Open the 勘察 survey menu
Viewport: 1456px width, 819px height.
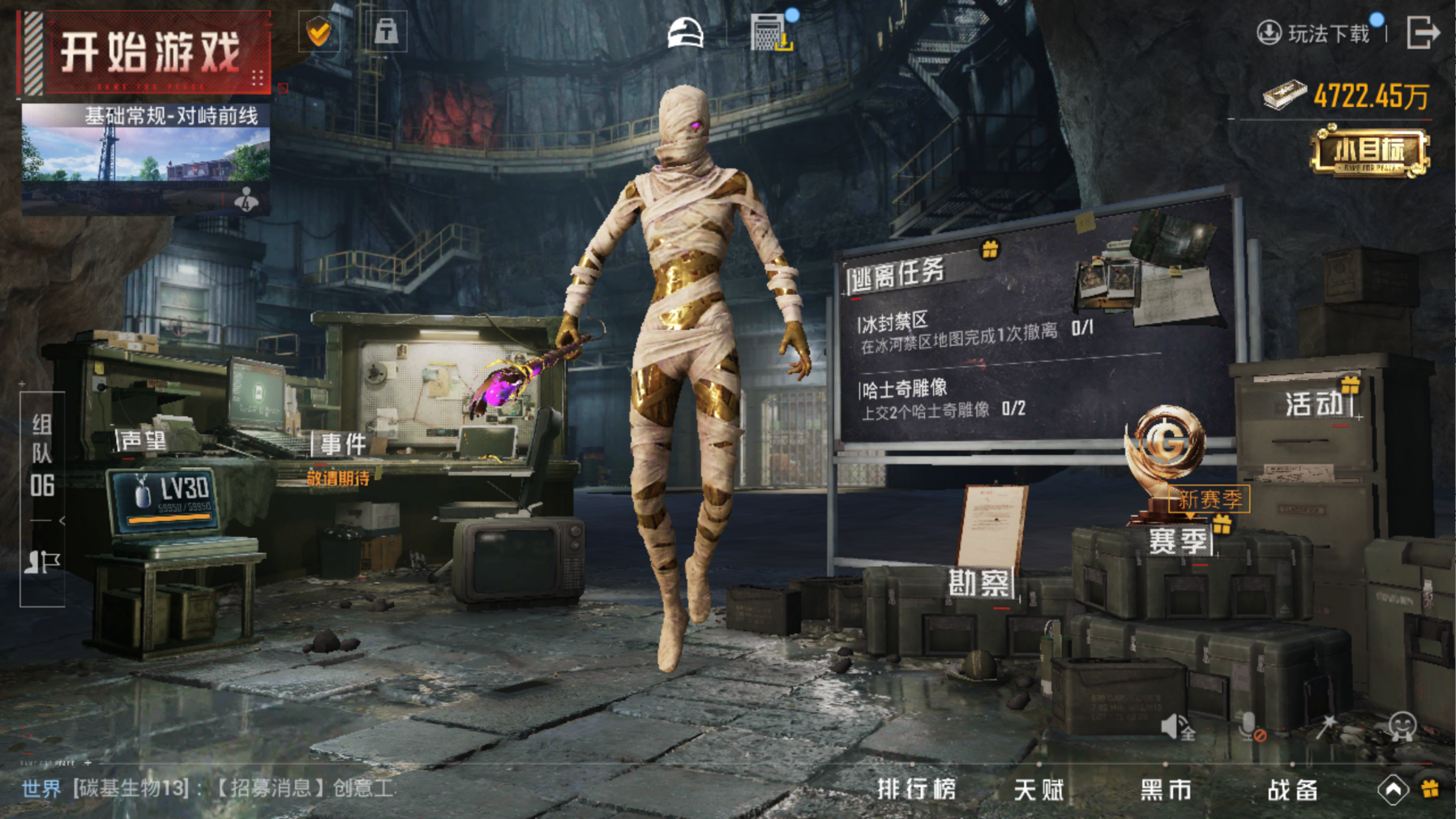click(980, 582)
